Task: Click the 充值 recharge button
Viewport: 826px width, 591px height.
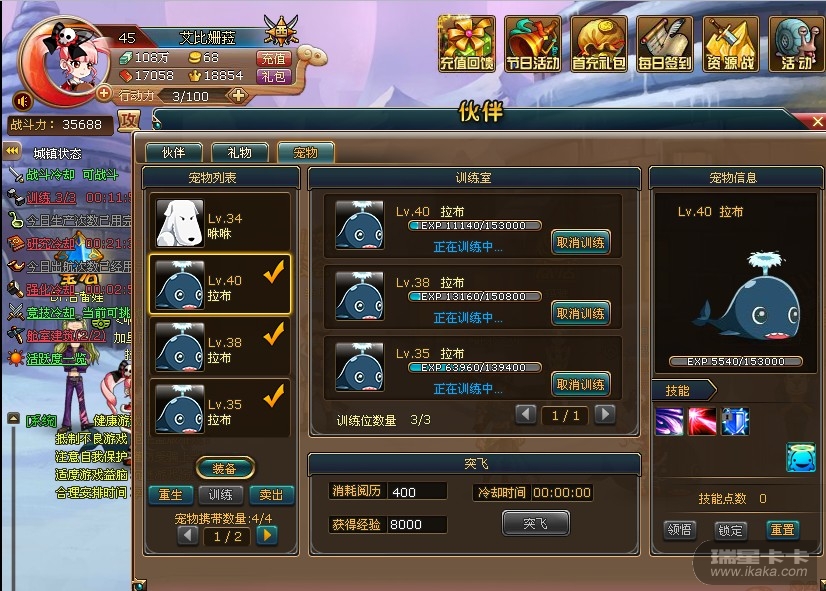Action: [273, 58]
